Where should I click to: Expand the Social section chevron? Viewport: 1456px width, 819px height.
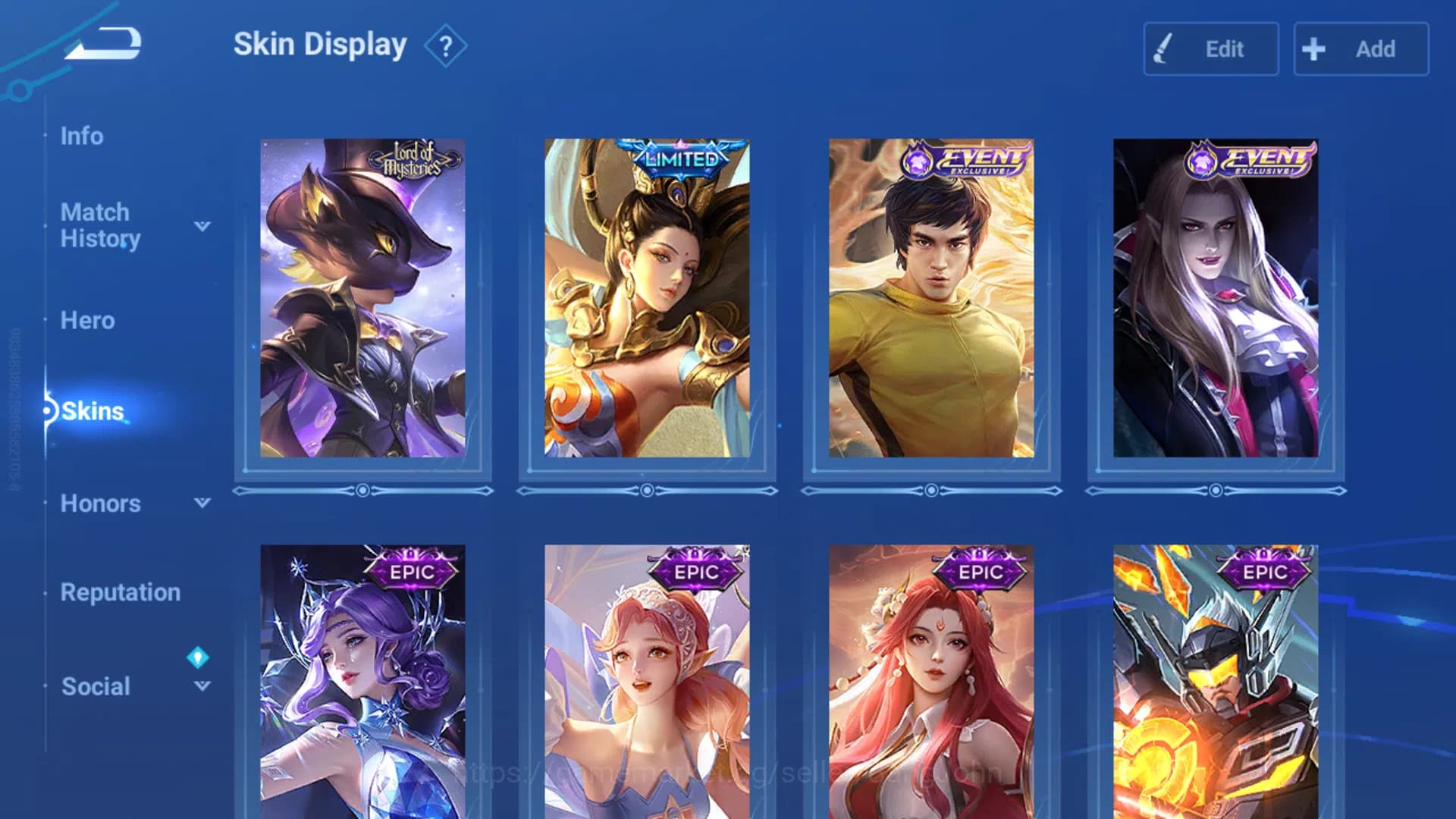202,686
